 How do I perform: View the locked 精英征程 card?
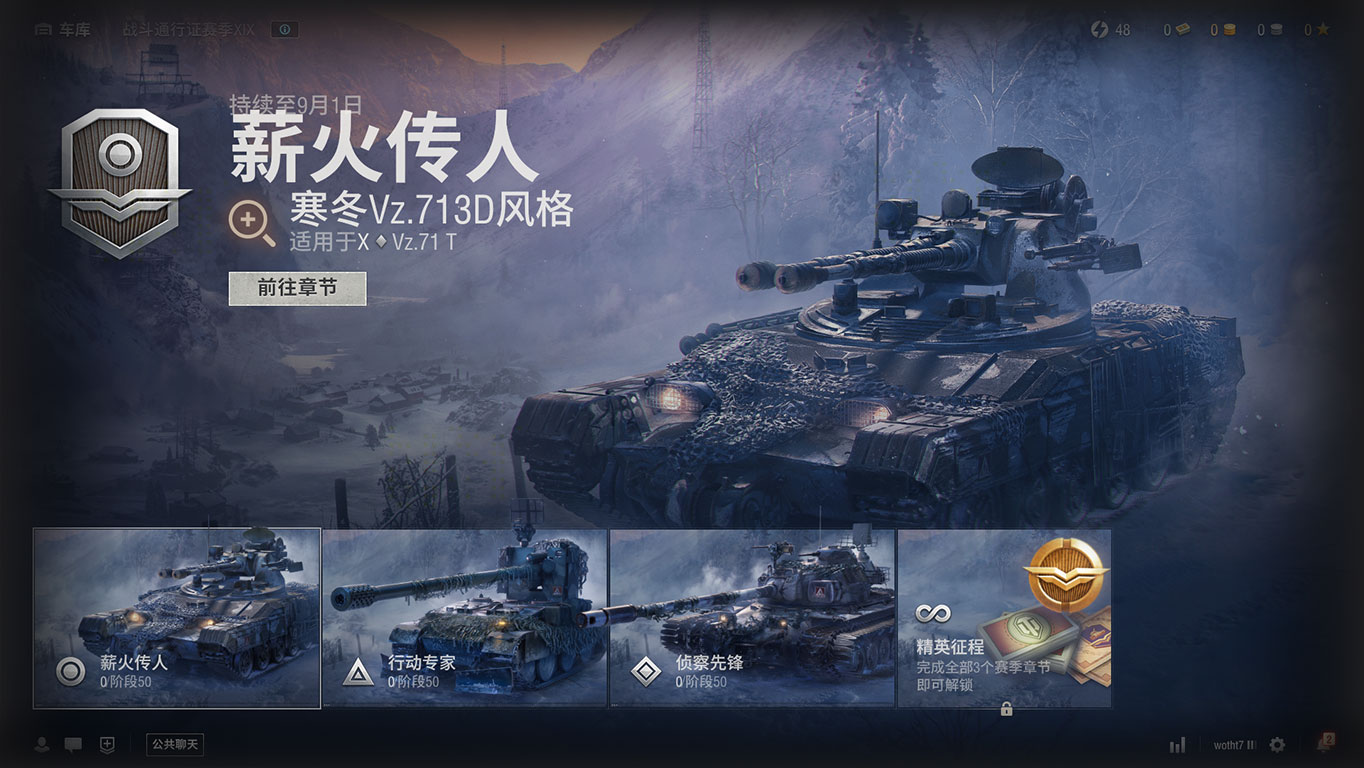1004,618
